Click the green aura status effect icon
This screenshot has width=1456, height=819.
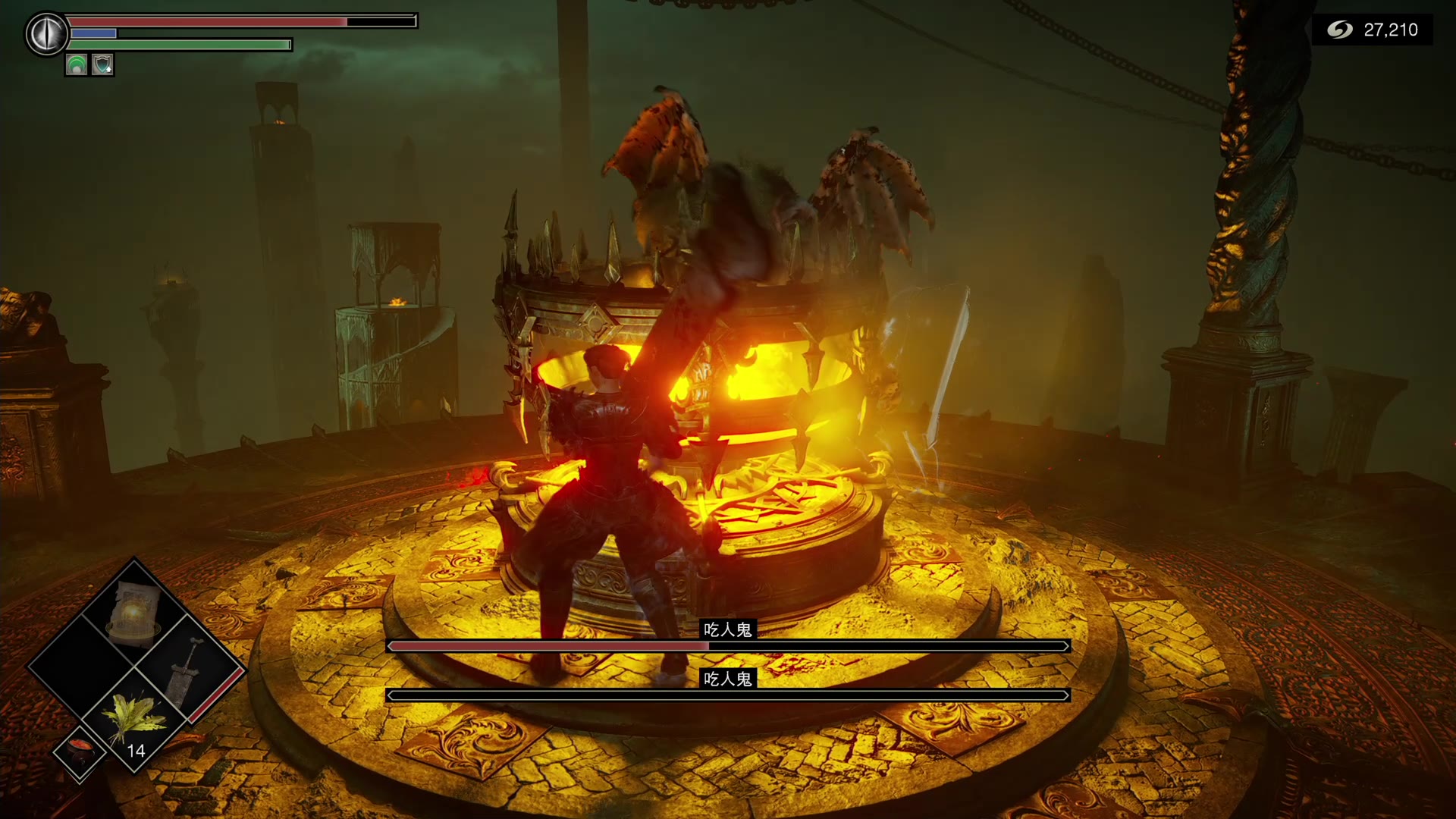[x=77, y=65]
